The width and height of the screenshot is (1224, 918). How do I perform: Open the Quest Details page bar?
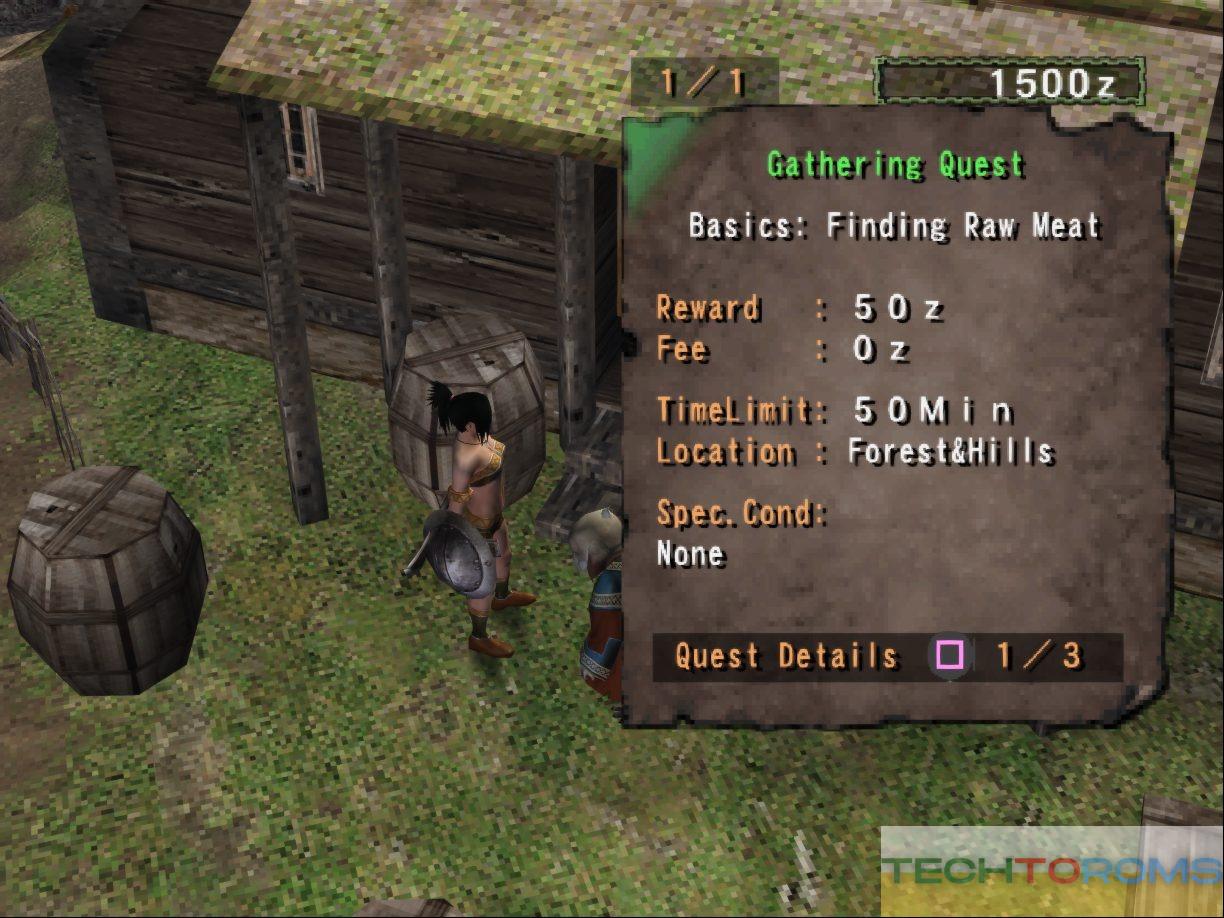click(x=886, y=656)
